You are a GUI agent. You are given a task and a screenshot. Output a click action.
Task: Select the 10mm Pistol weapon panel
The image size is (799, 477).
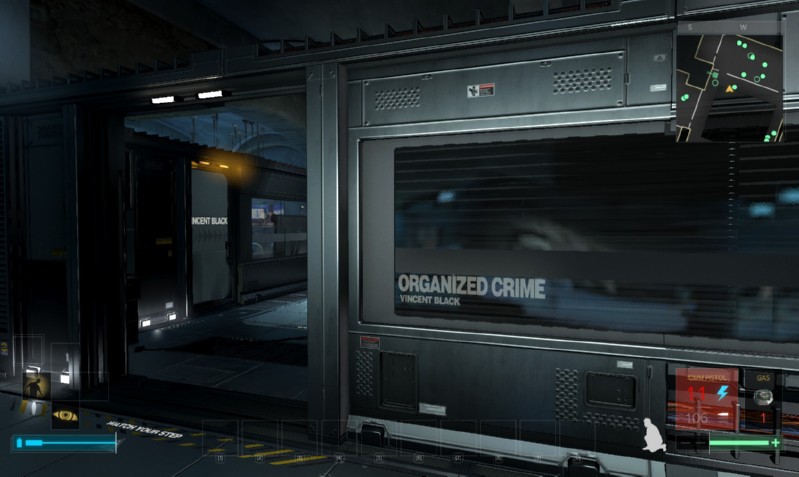(x=707, y=399)
